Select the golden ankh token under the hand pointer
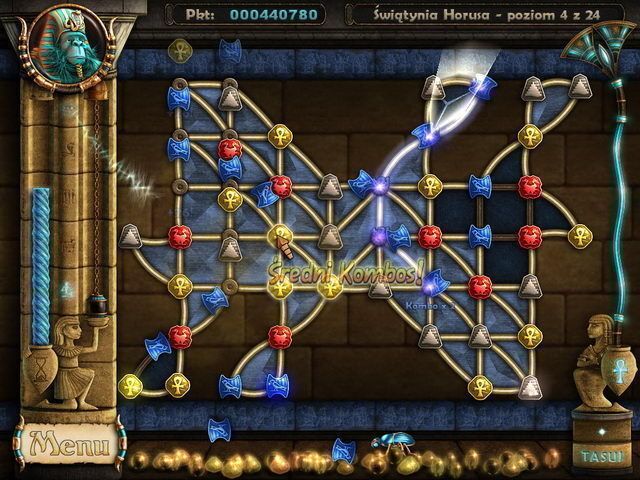 [280, 235]
